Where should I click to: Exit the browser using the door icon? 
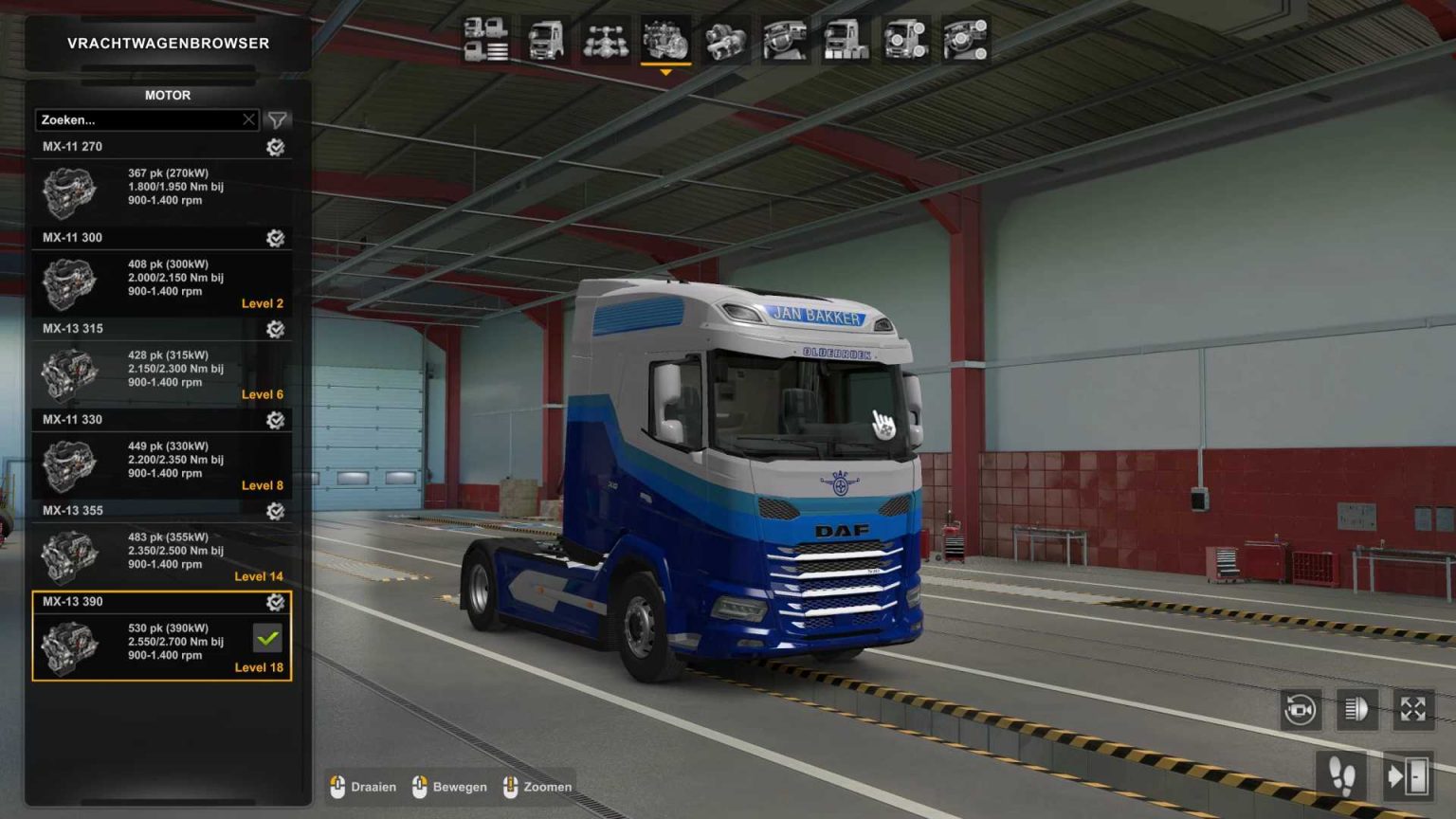1410,775
